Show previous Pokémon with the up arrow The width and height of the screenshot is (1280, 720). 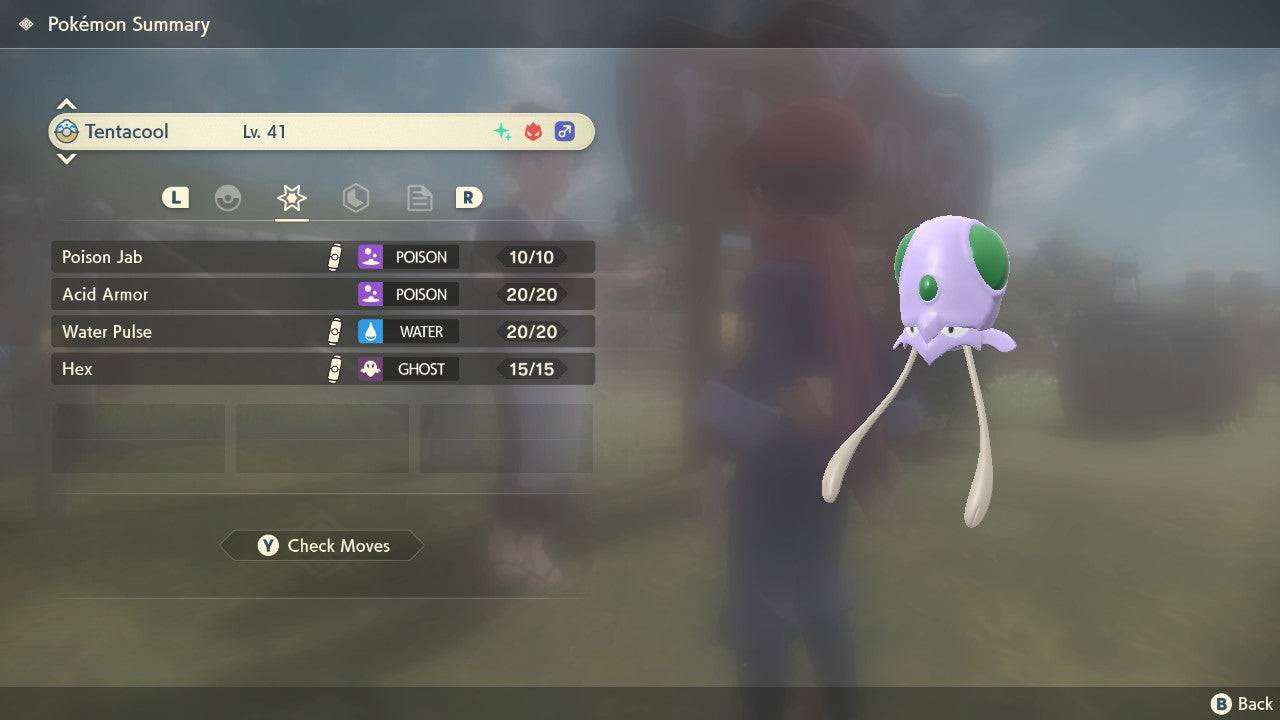click(66, 104)
